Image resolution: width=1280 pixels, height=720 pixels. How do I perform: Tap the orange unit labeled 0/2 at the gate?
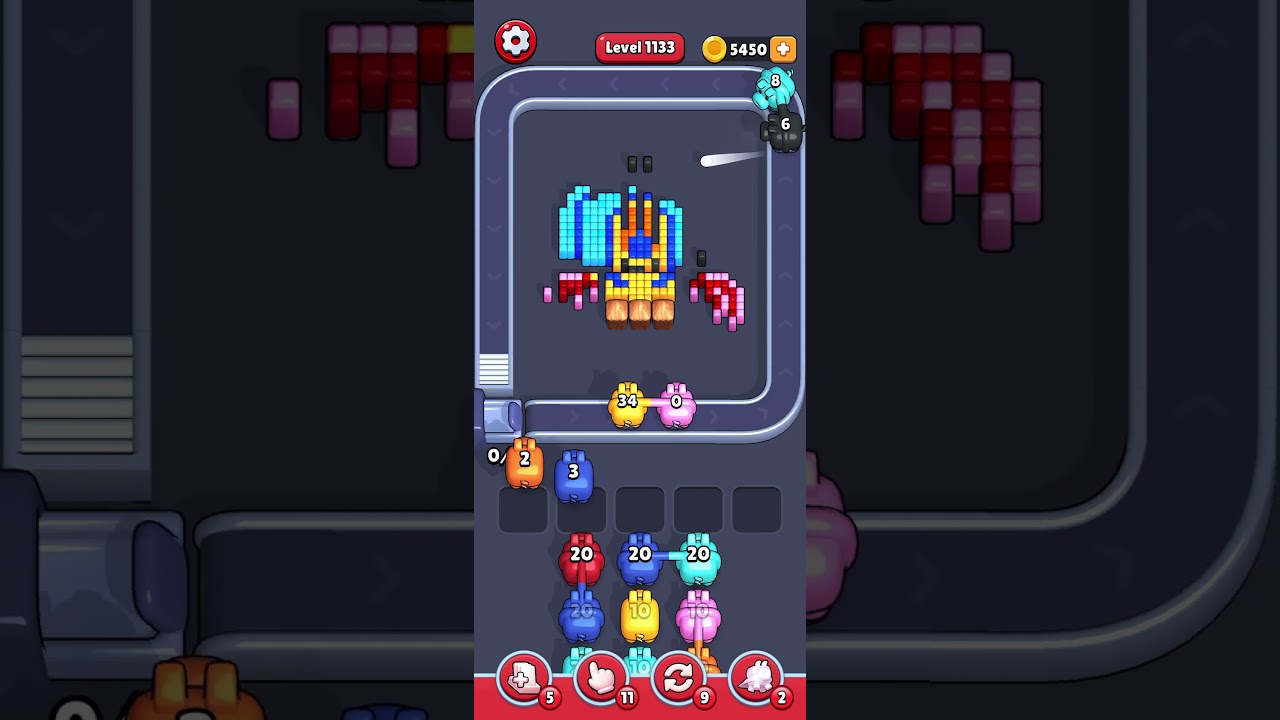pyautogui.click(x=522, y=463)
